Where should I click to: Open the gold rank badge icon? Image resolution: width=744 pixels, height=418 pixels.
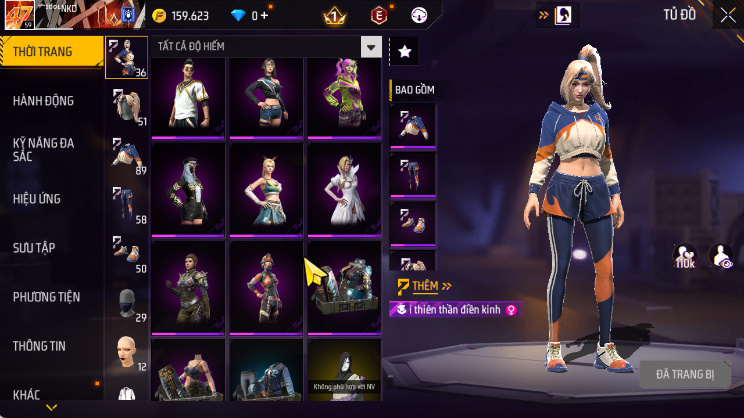(x=334, y=15)
